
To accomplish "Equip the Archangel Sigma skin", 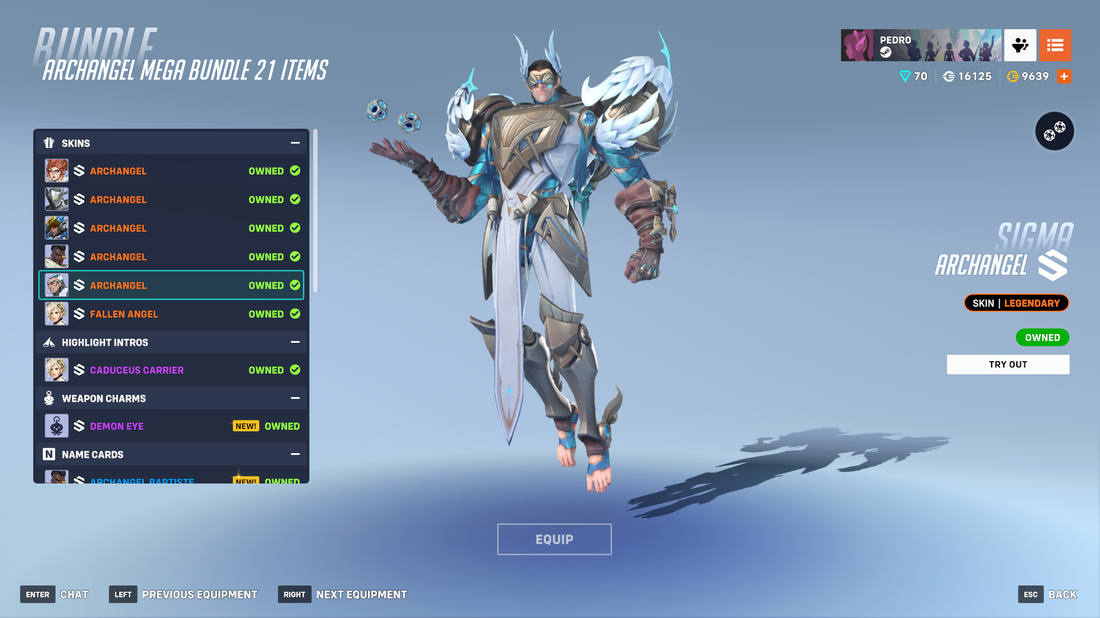I will [554, 539].
